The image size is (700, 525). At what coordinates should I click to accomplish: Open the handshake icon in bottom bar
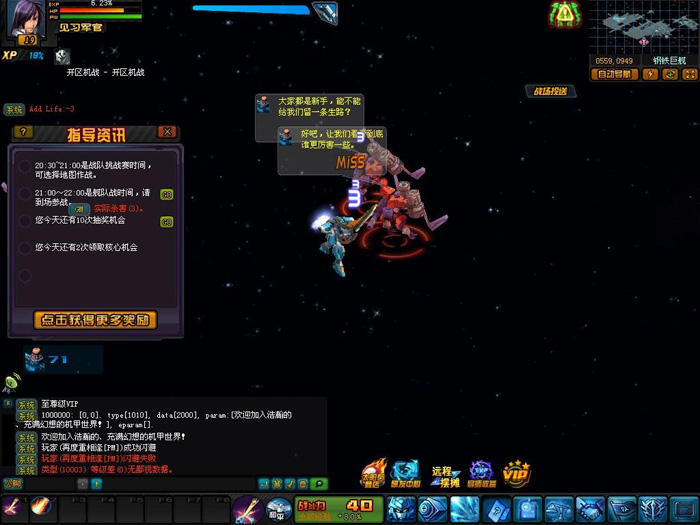coord(589,509)
